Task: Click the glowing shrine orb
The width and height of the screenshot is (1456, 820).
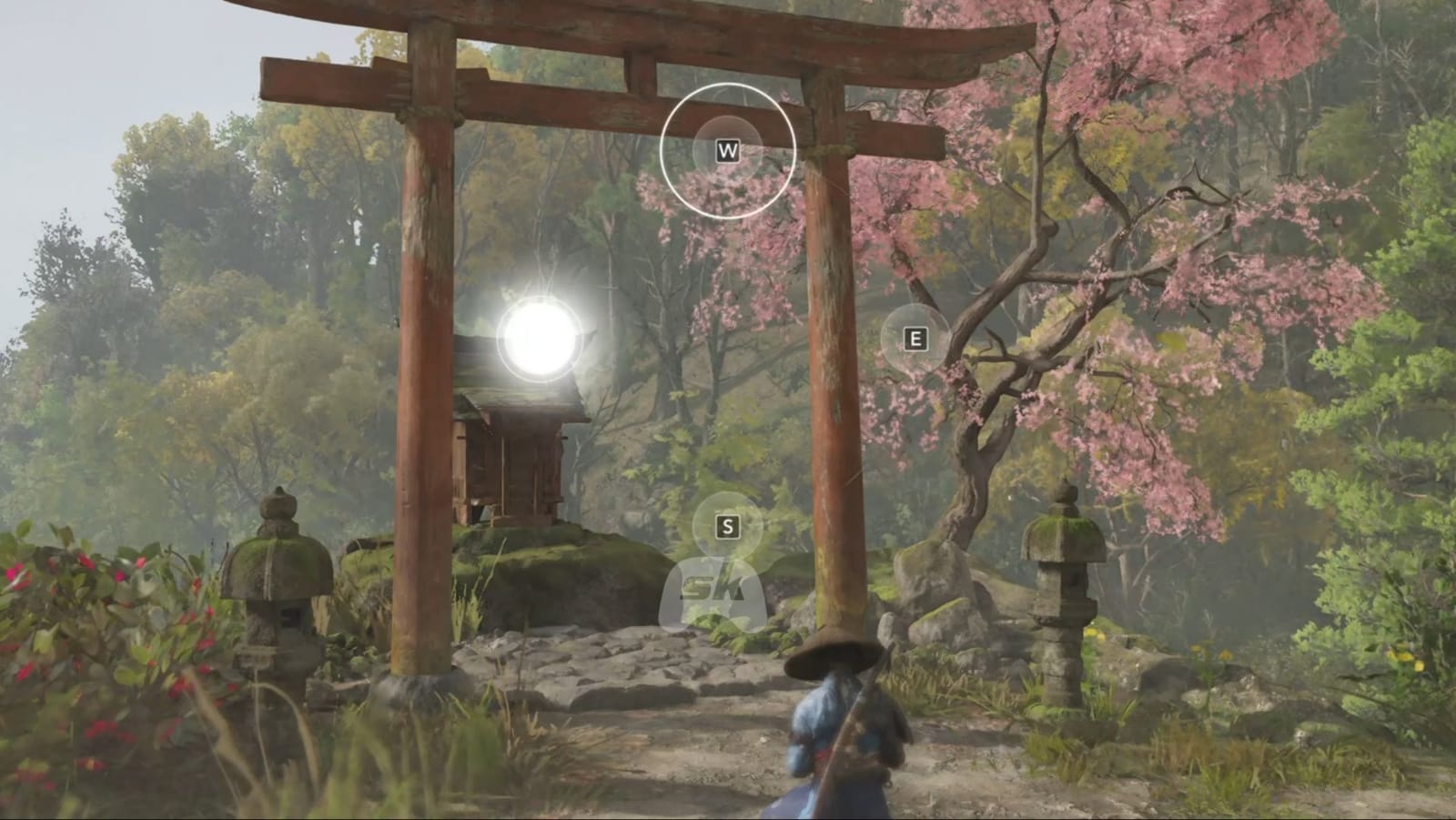Action: click(539, 338)
